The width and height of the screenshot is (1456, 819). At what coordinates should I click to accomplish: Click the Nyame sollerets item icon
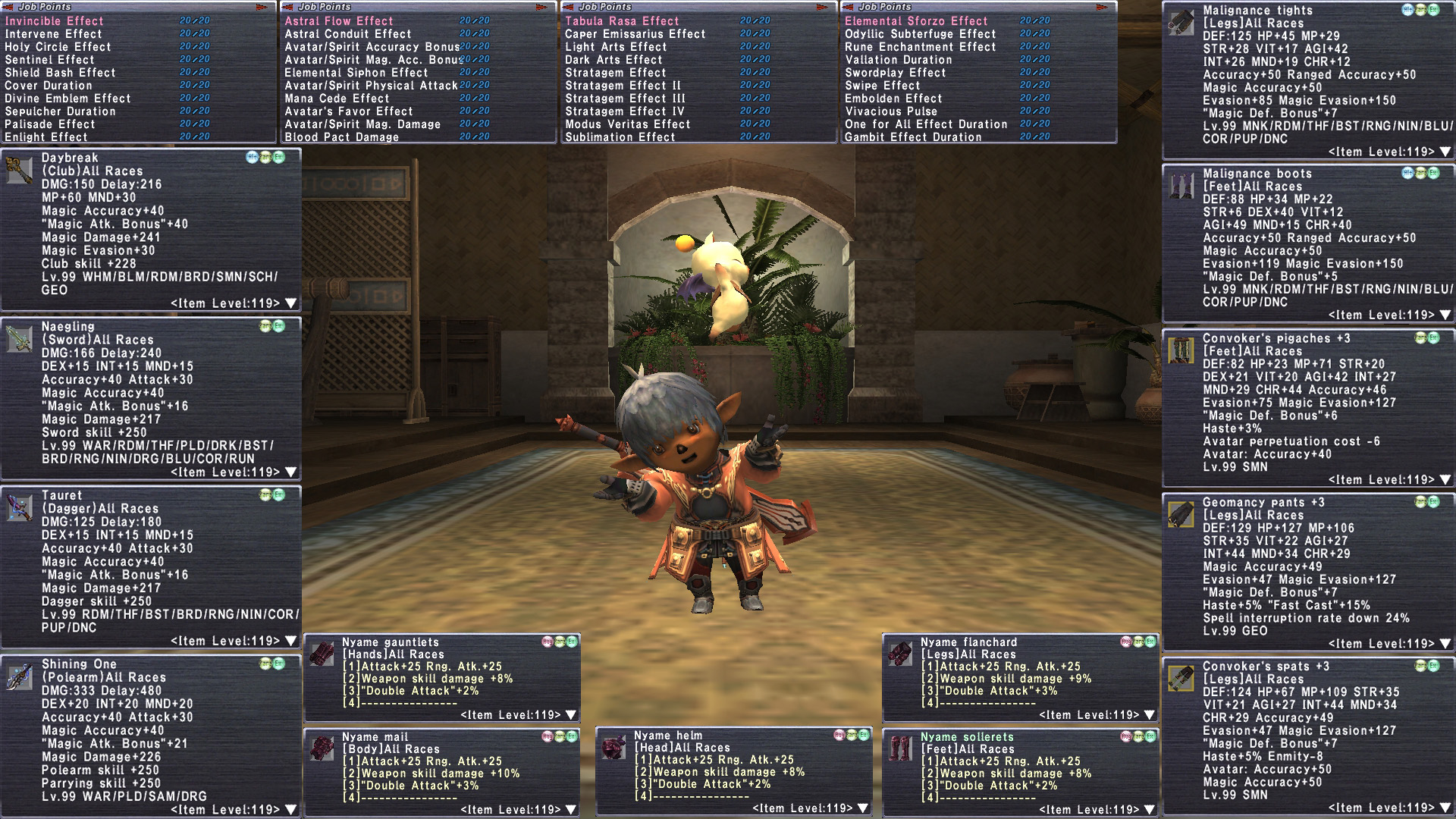901,748
